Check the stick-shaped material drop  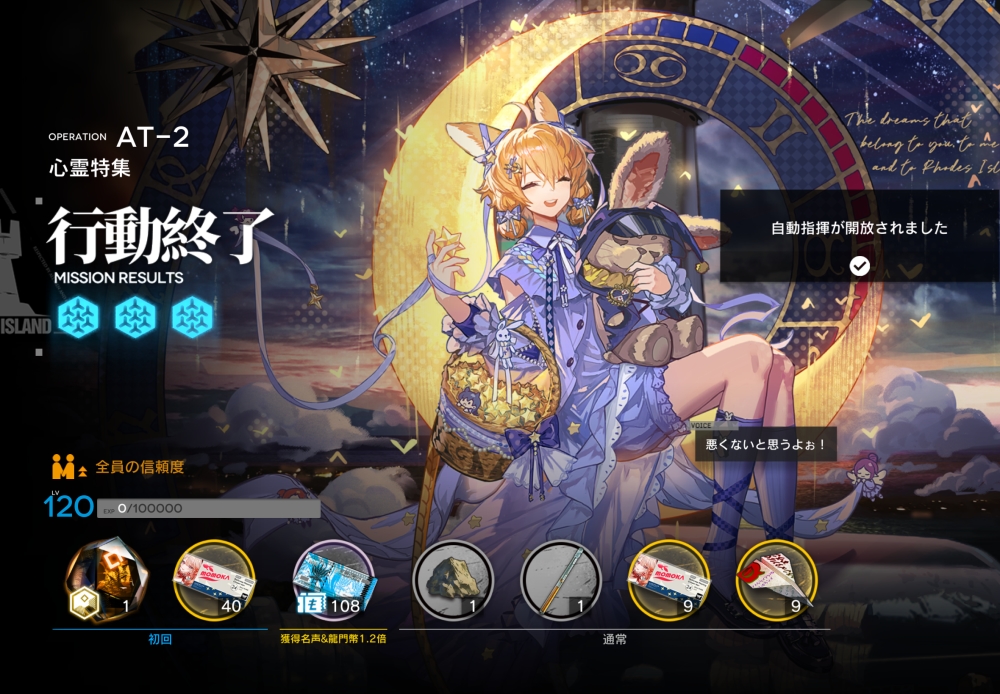click(x=560, y=580)
